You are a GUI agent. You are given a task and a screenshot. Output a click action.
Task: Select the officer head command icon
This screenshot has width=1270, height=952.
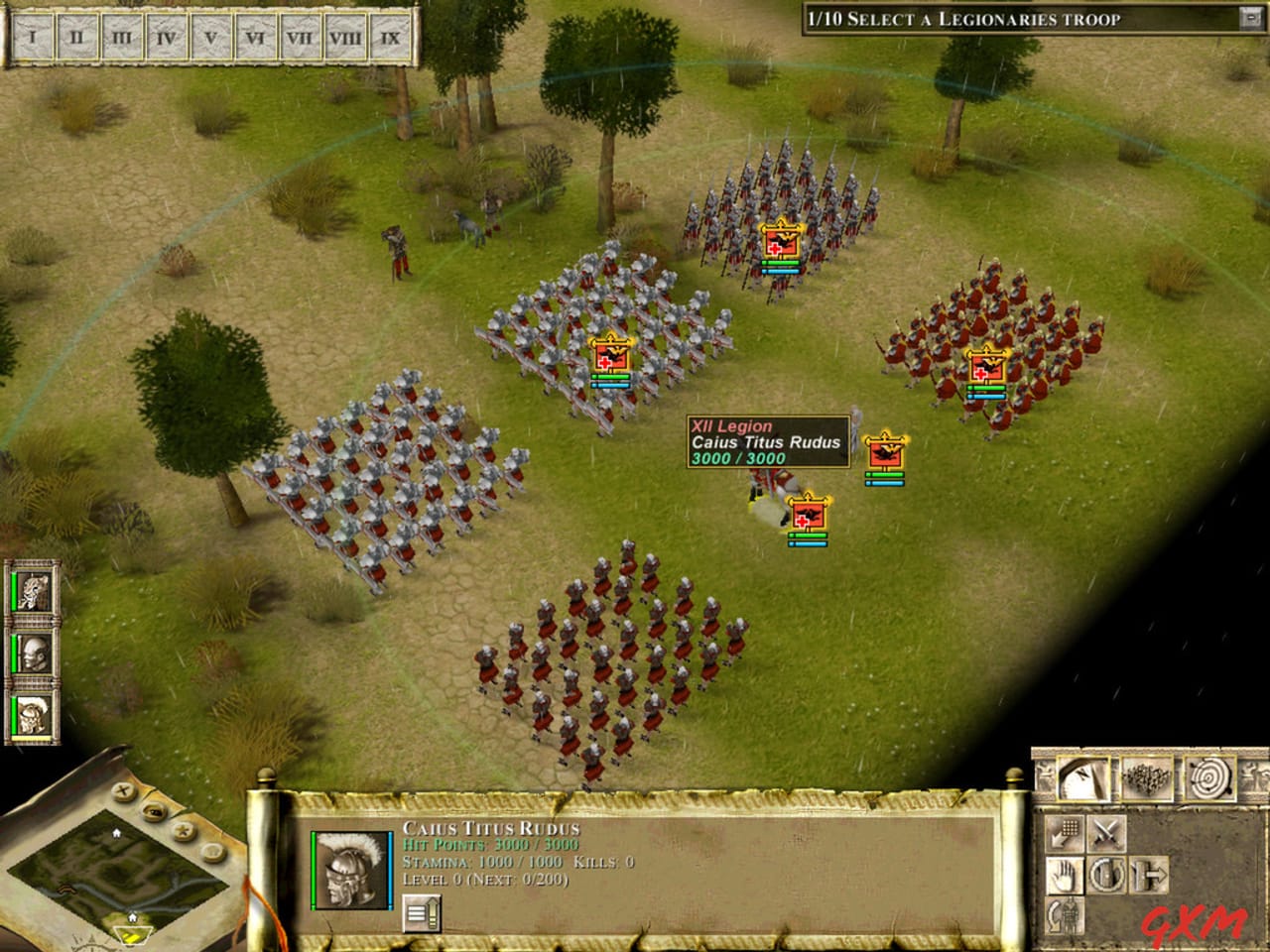pos(1083,778)
